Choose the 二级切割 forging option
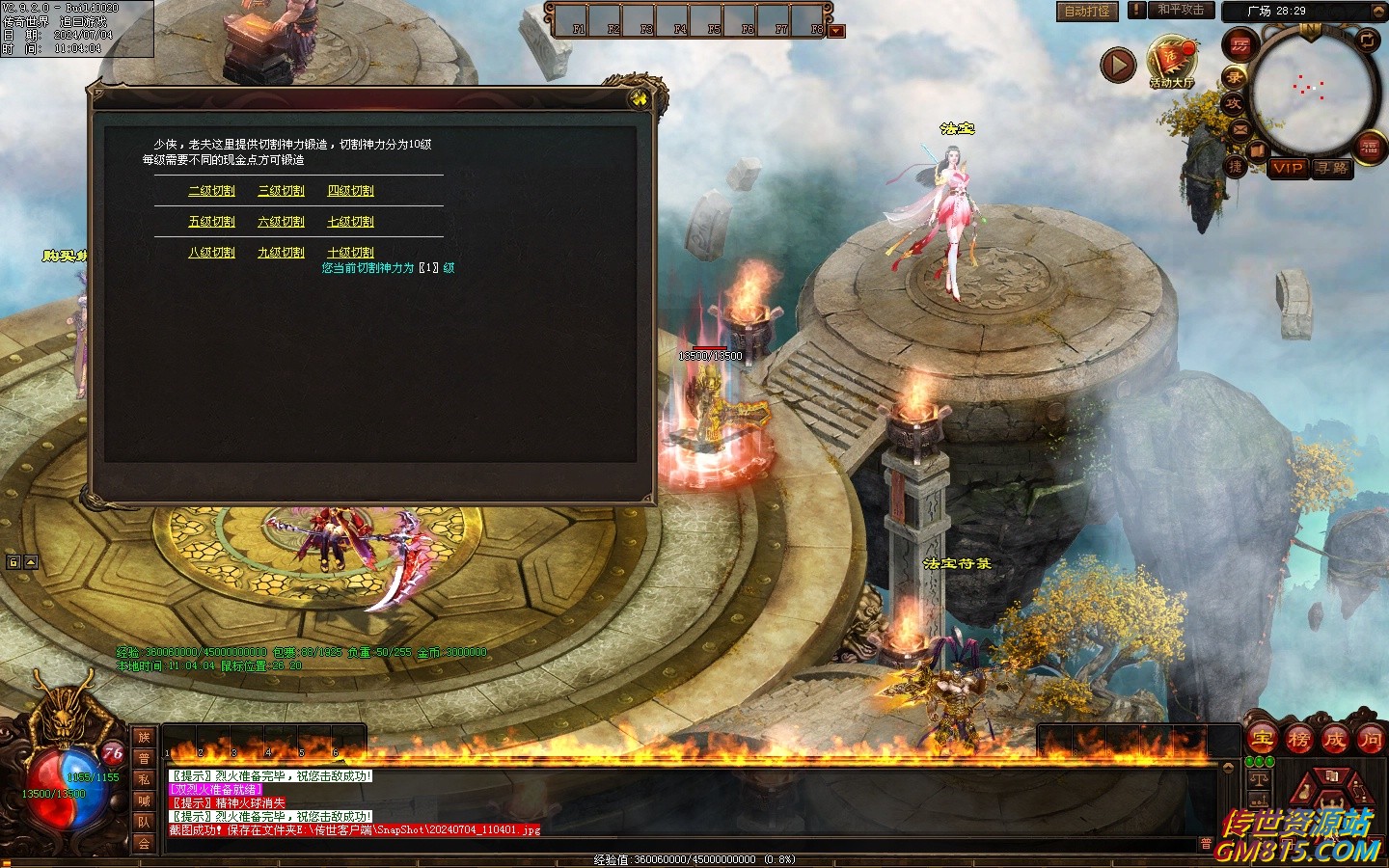This screenshot has height=868, width=1389. pos(211,191)
